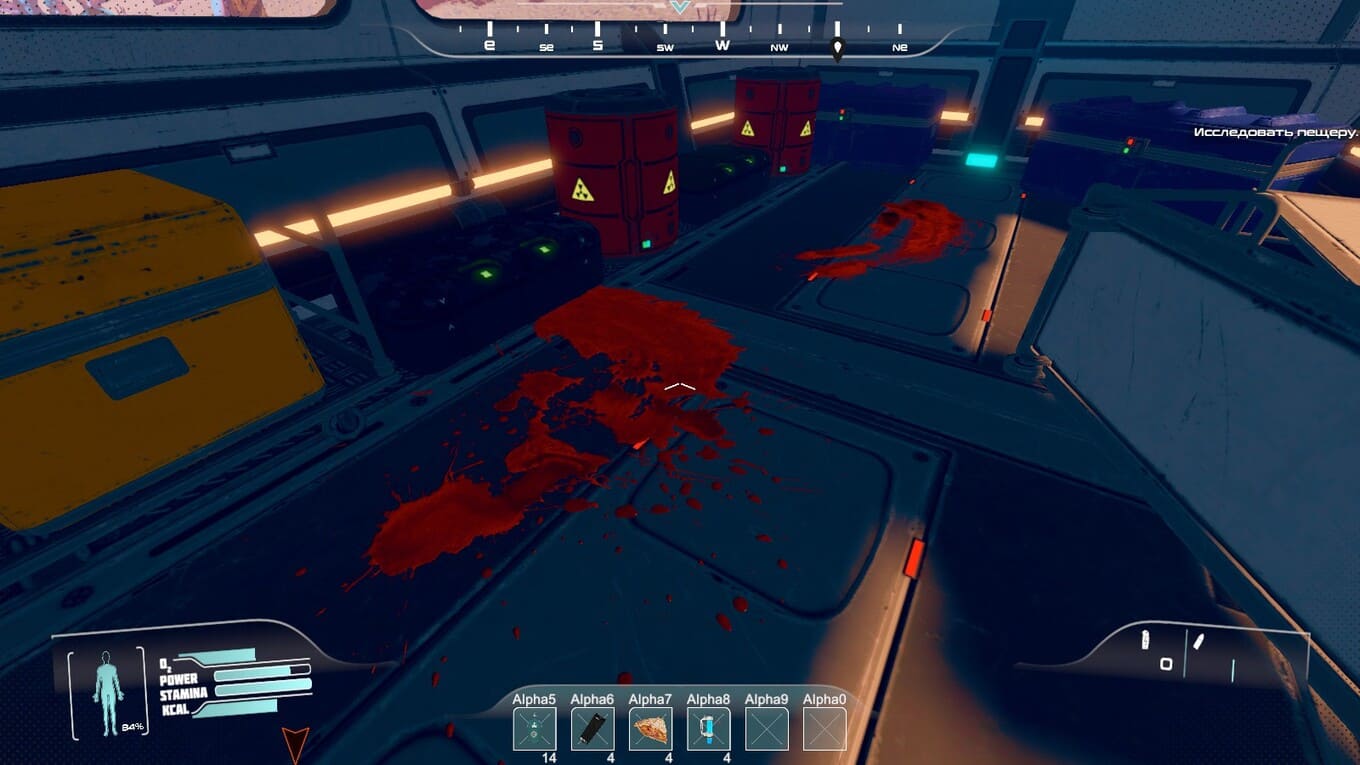This screenshot has height=765, width=1360.
Task: Select the black device in slot Alpha6
Action: (592, 729)
